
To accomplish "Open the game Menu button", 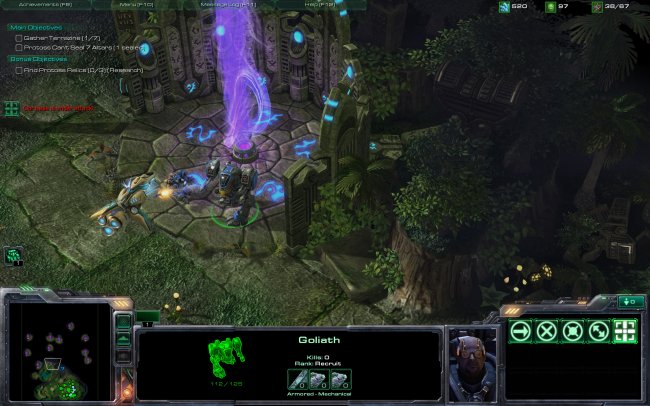I will (135, 5).
